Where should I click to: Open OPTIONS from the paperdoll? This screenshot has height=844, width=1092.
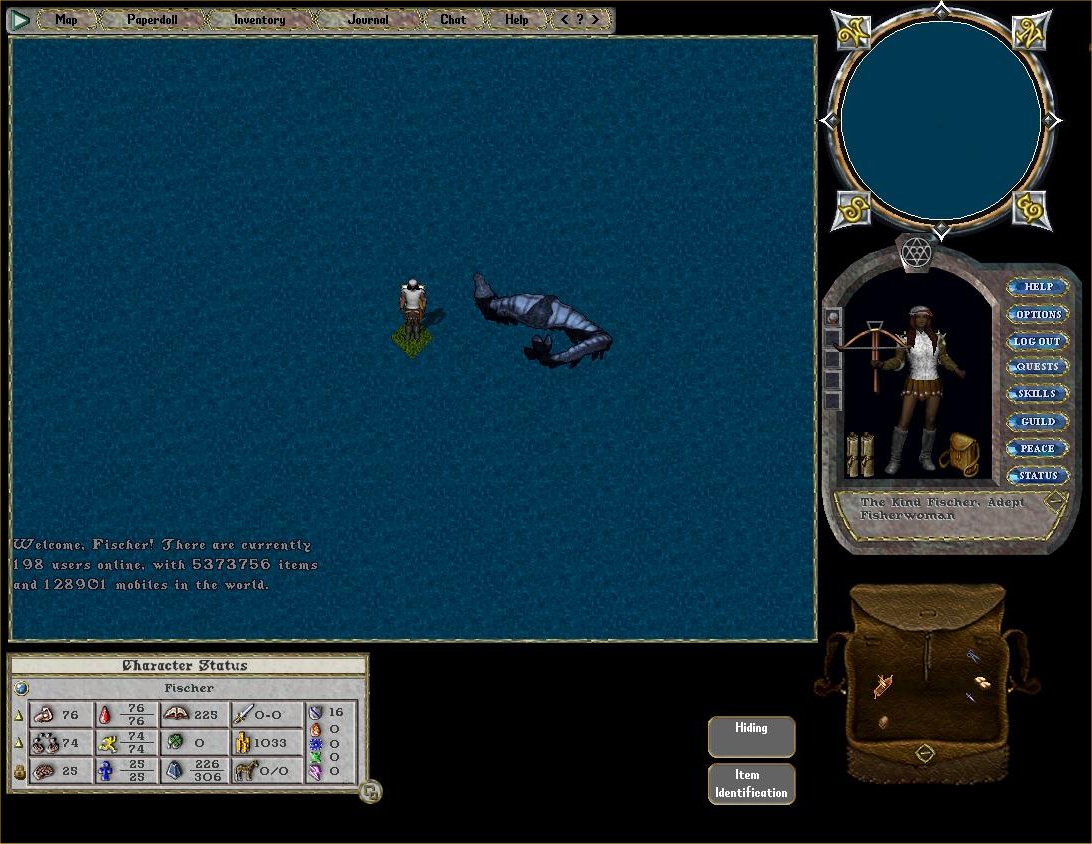(x=1038, y=314)
